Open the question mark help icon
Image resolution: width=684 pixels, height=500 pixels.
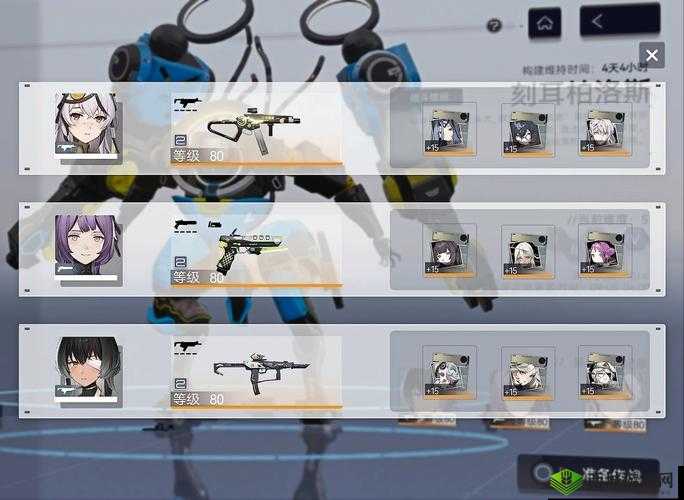(494, 26)
